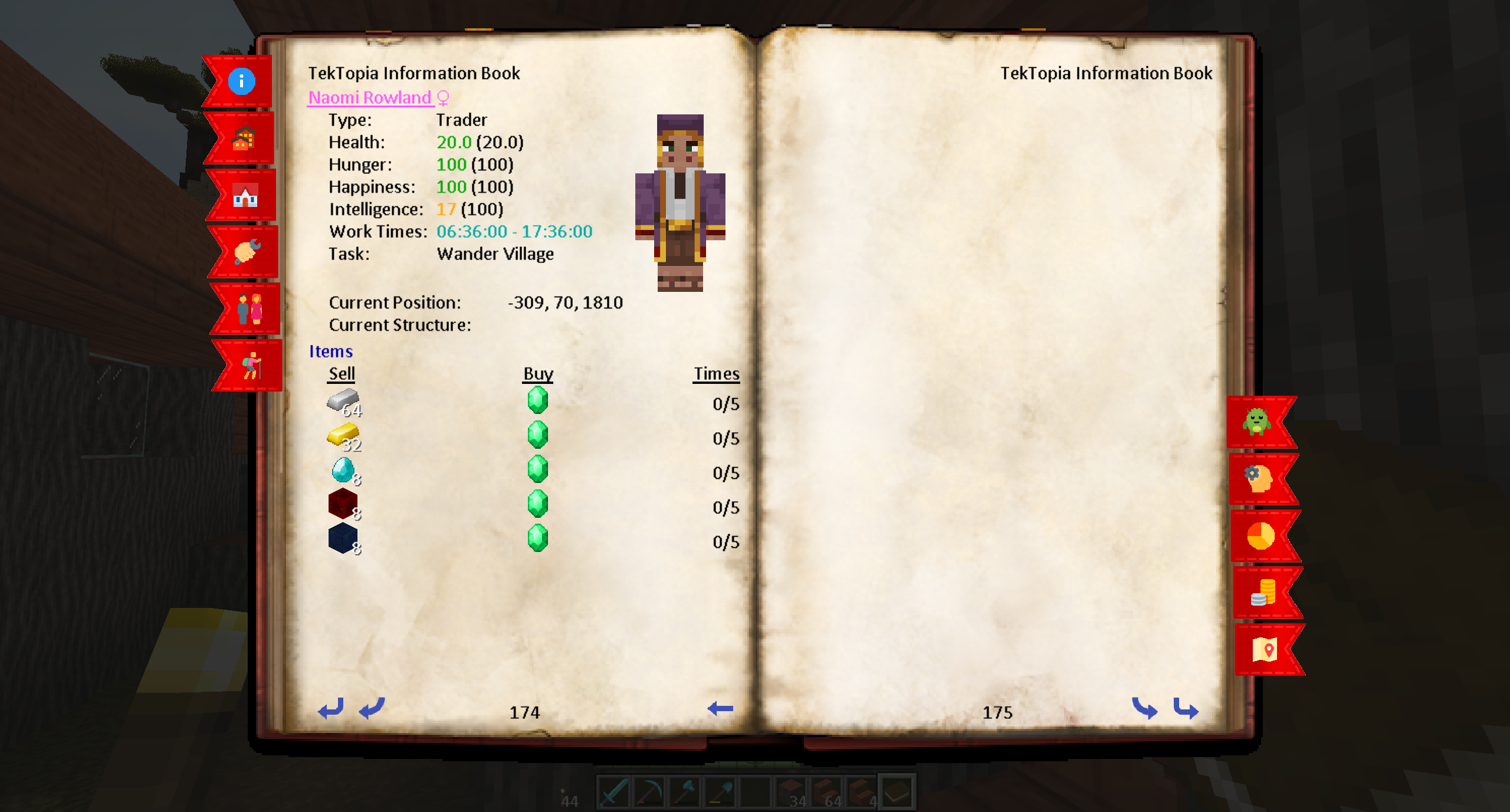
Task: Open the statistics pie chart bookmark
Action: [1260, 535]
